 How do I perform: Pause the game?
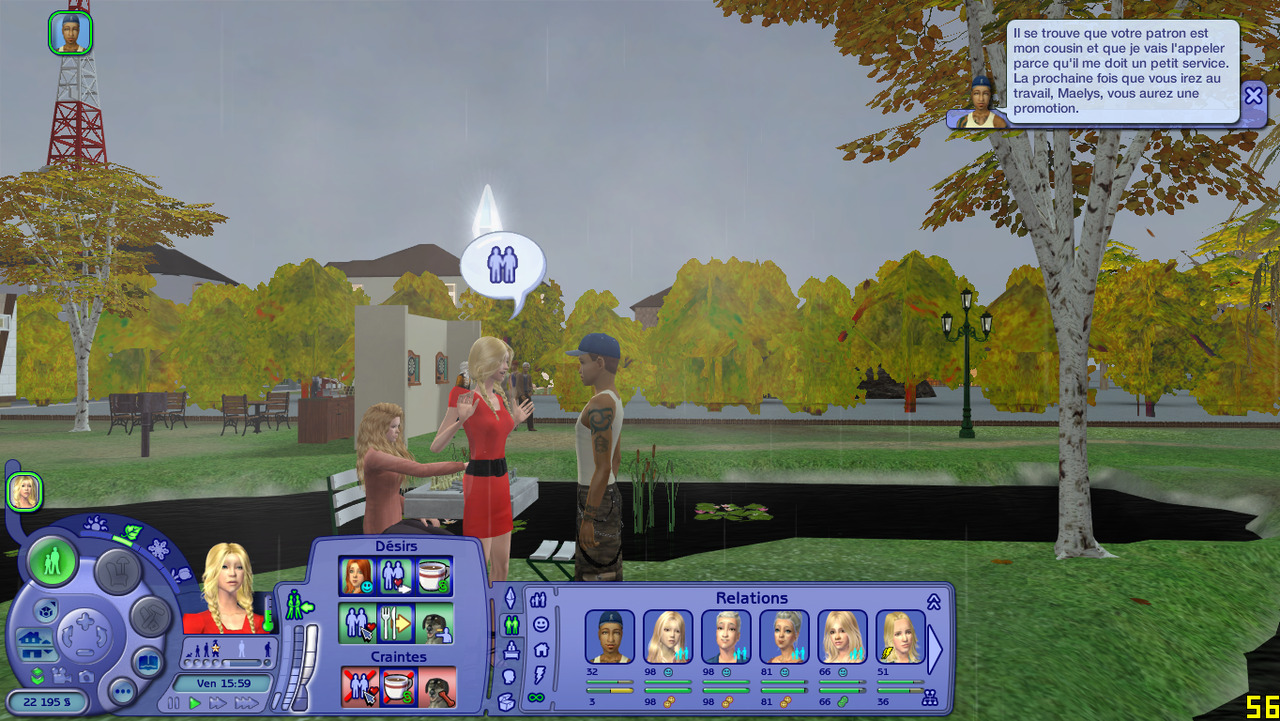tap(174, 703)
